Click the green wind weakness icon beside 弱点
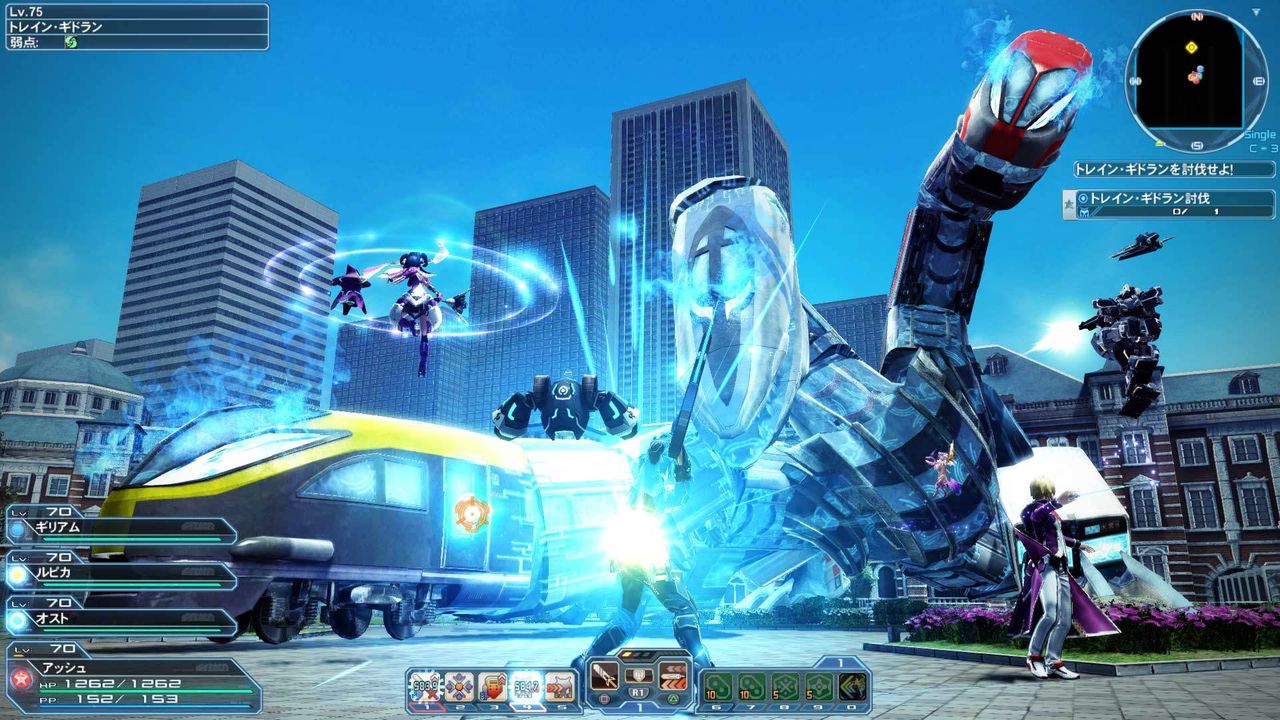This screenshot has height=720, width=1280. click(70, 42)
